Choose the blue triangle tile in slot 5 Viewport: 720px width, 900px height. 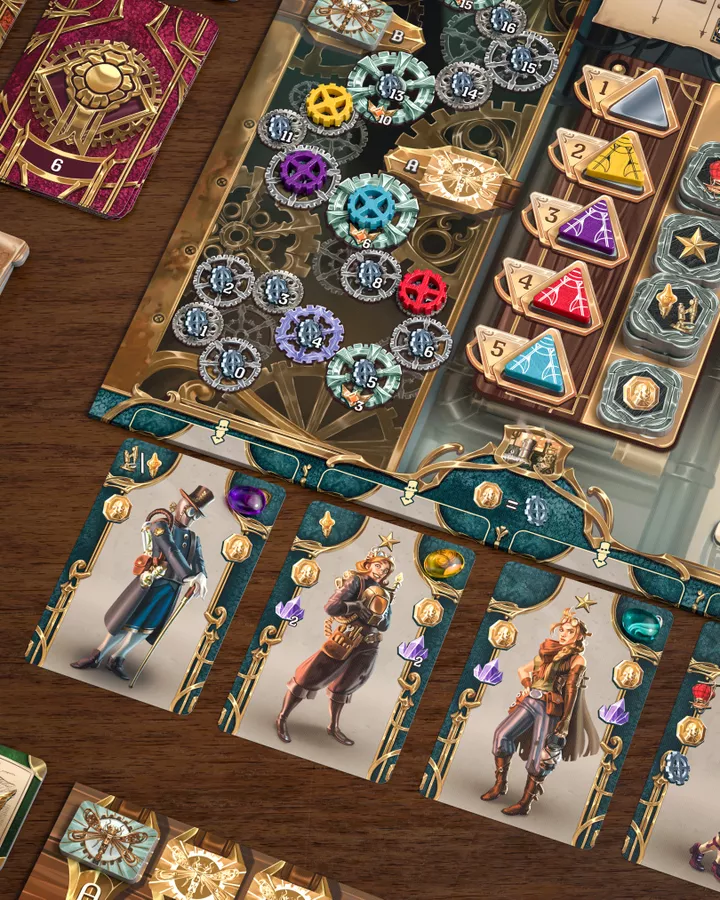(x=536, y=363)
